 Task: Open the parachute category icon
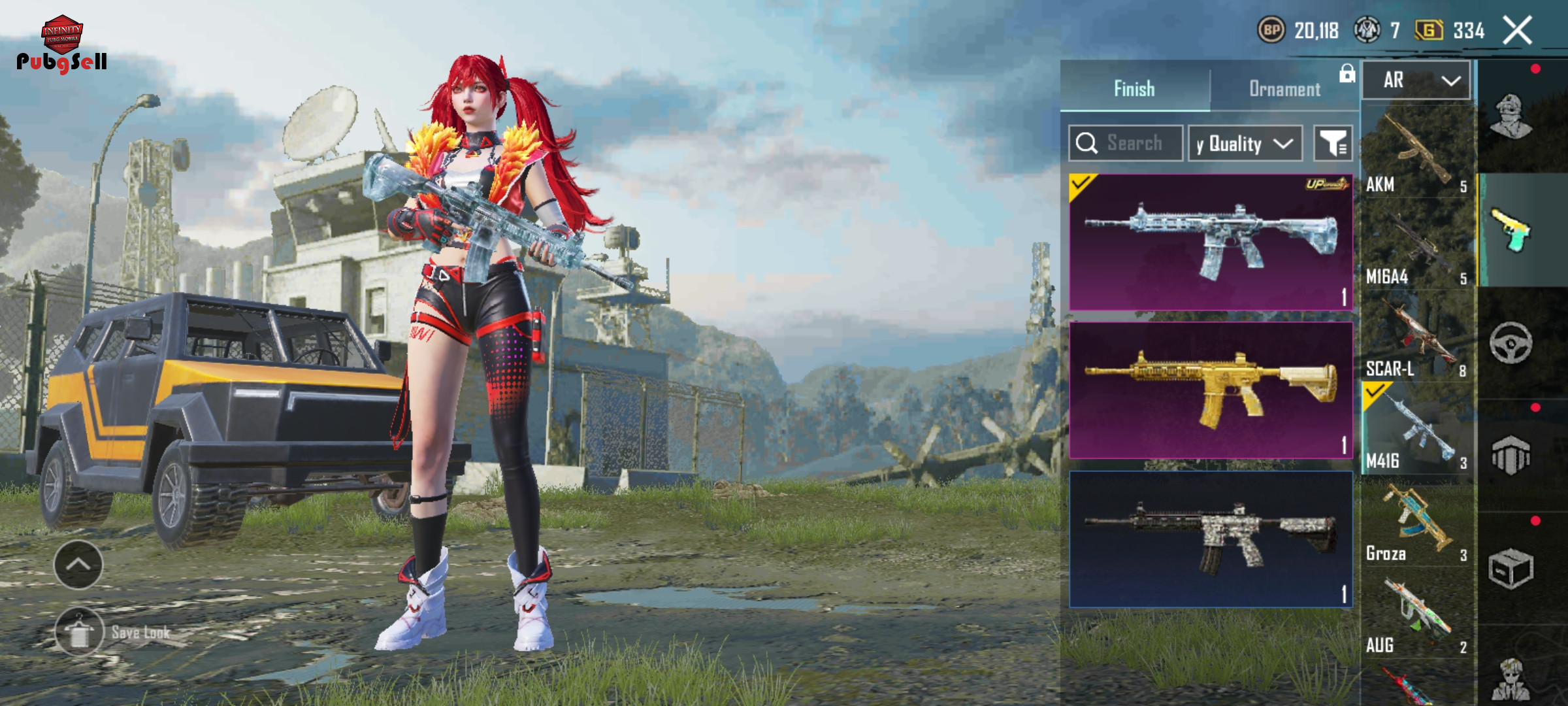click(1511, 455)
